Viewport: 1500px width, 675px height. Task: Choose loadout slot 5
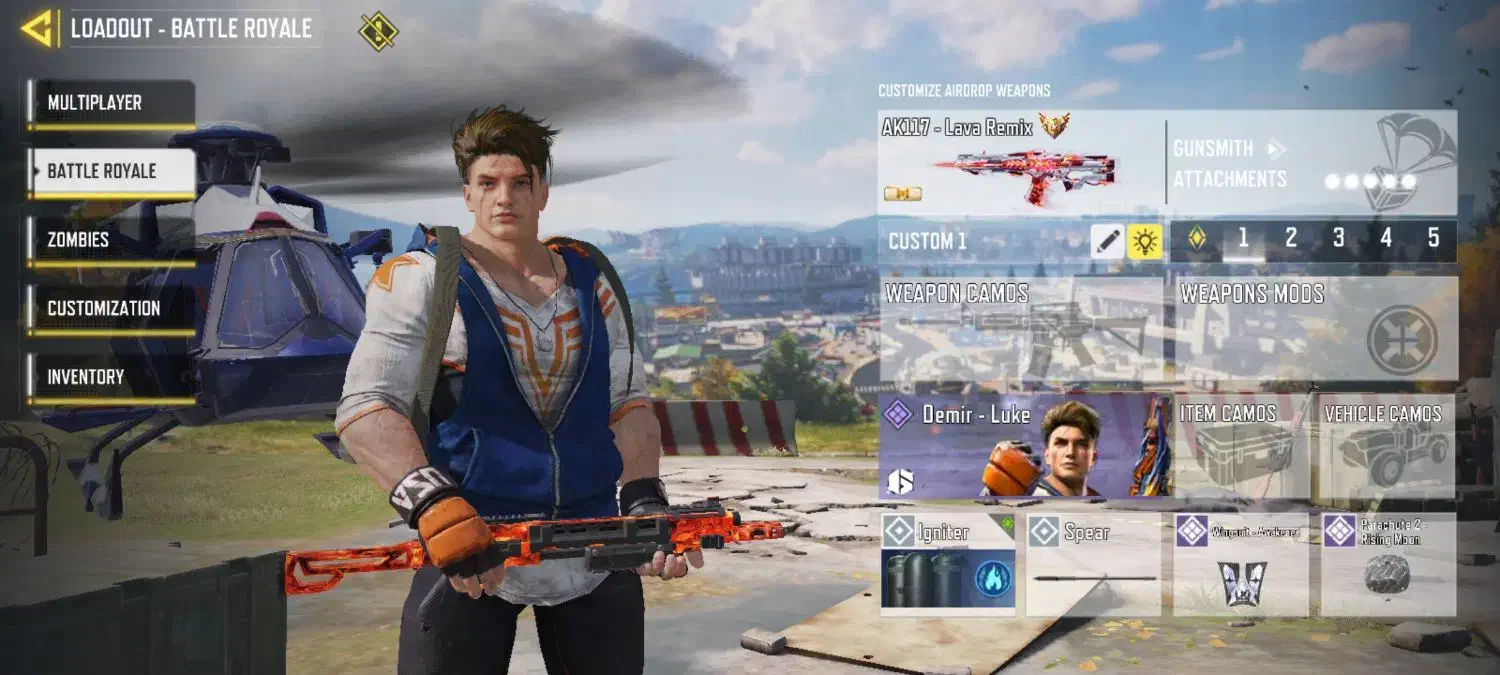(x=1433, y=239)
